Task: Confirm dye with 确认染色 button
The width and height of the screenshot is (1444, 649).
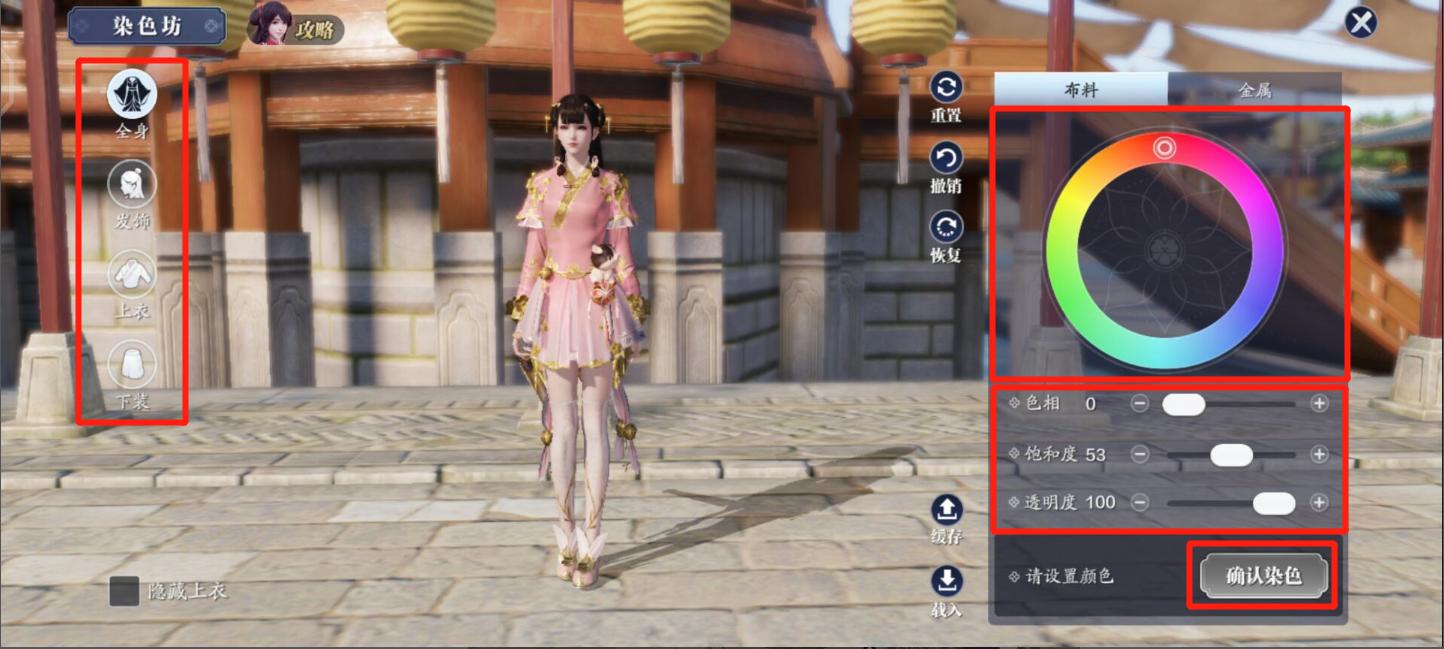Action: pyautogui.click(x=1264, y=576)
